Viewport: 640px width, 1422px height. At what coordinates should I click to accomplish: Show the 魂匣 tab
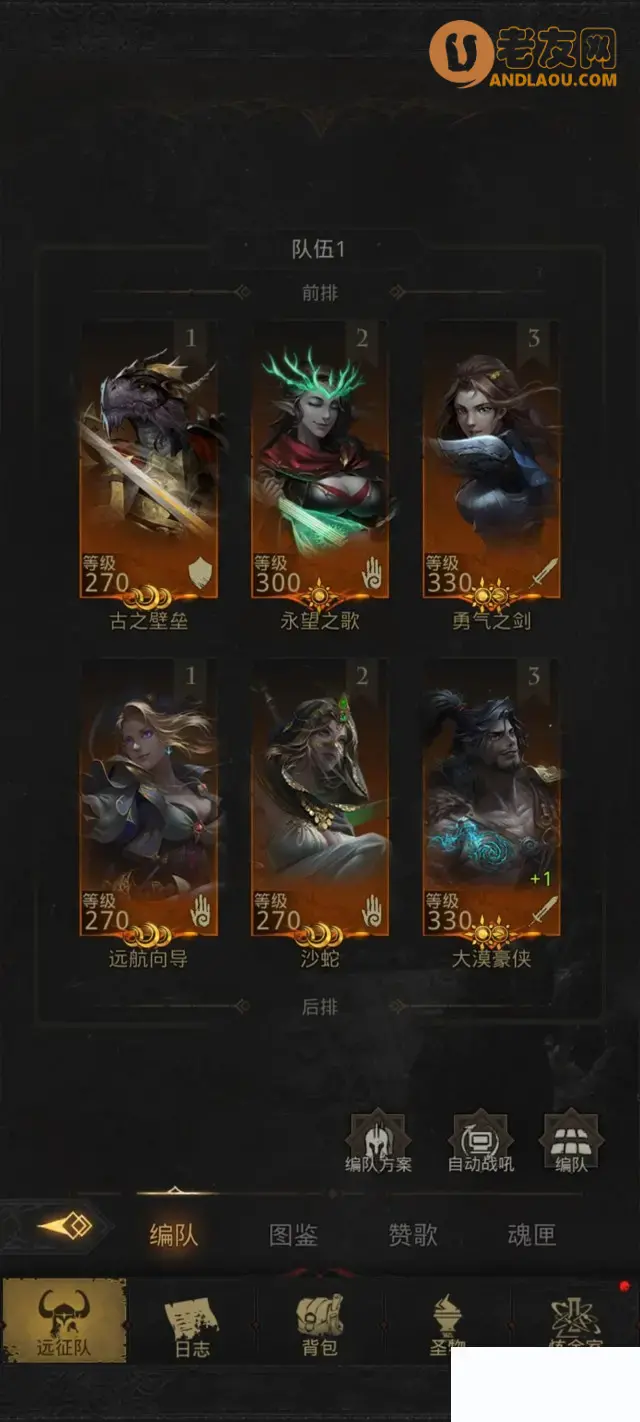tap(531, 1235)
